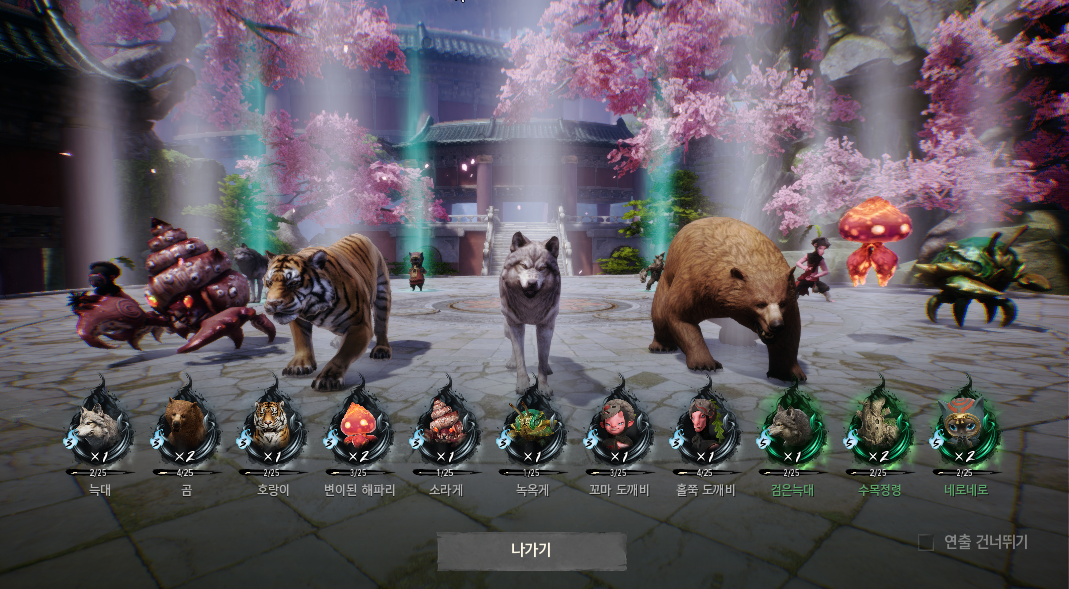Pick the 홀쭉 도깨비 goblin icon
Image resolution: width=1069 pixels, height=589 pixels.
pos(706,425)
